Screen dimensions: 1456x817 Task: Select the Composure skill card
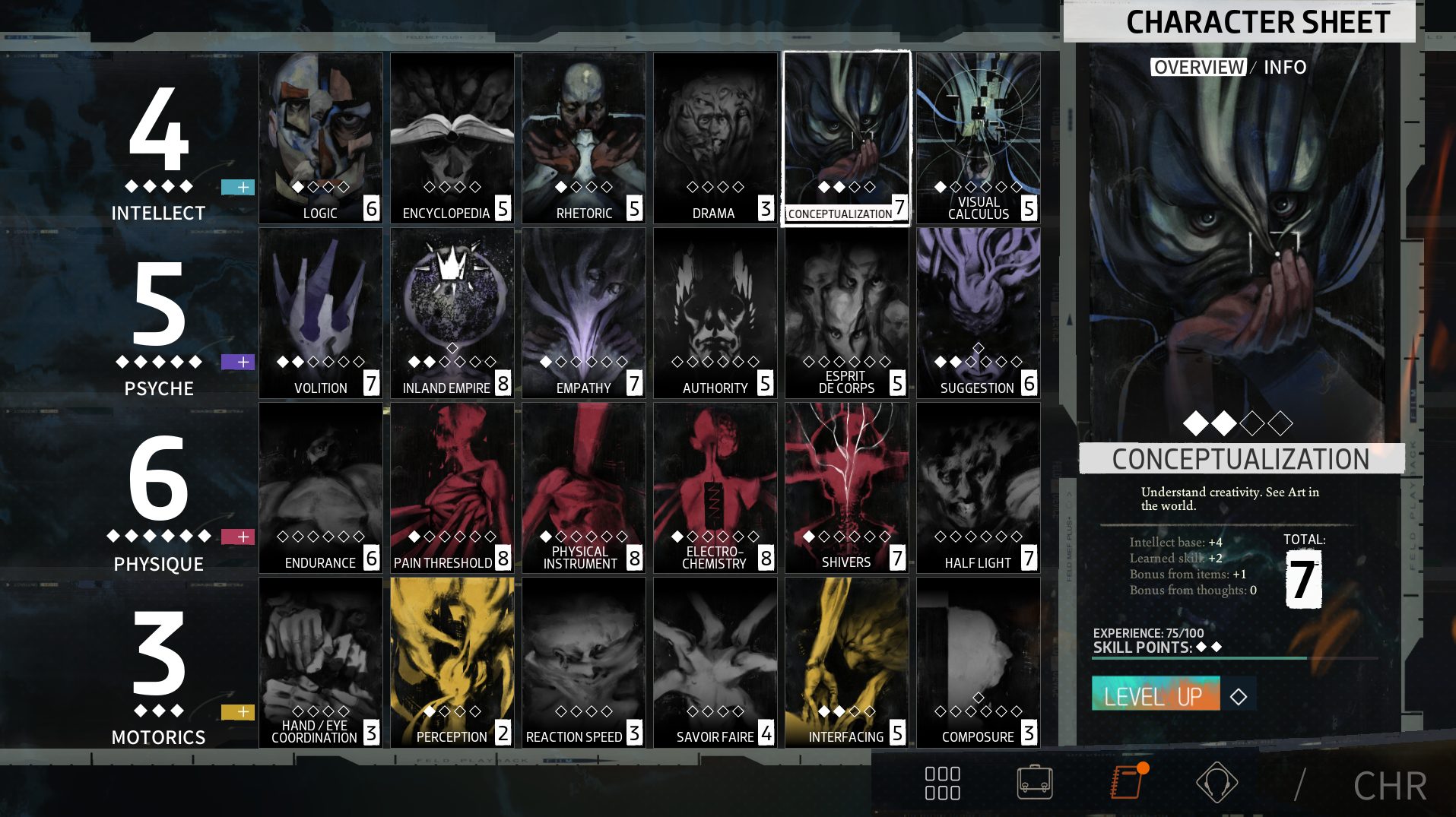pyautogui.click(x=978, y=662)
